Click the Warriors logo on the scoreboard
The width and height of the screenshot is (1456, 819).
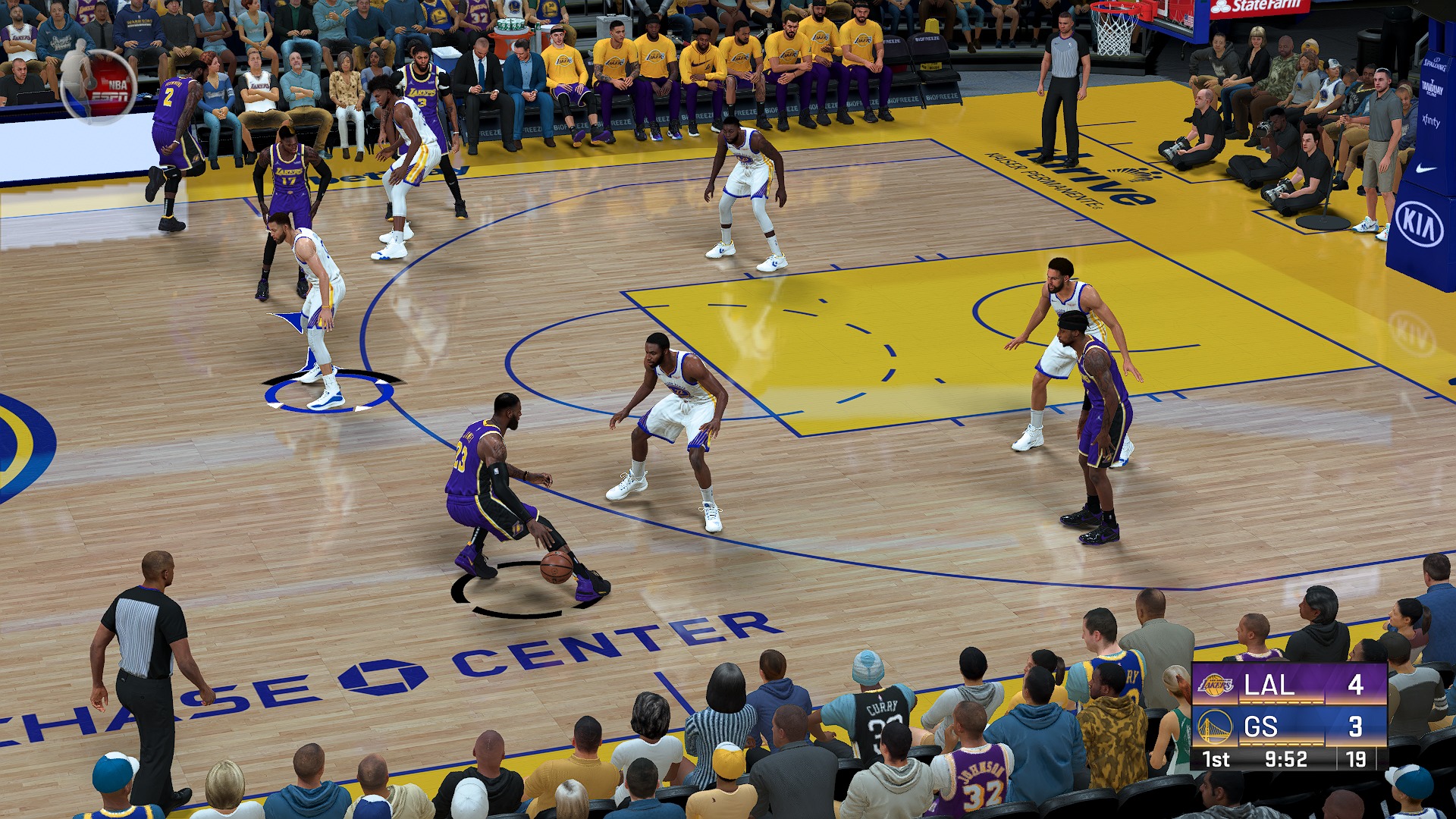1215,725
